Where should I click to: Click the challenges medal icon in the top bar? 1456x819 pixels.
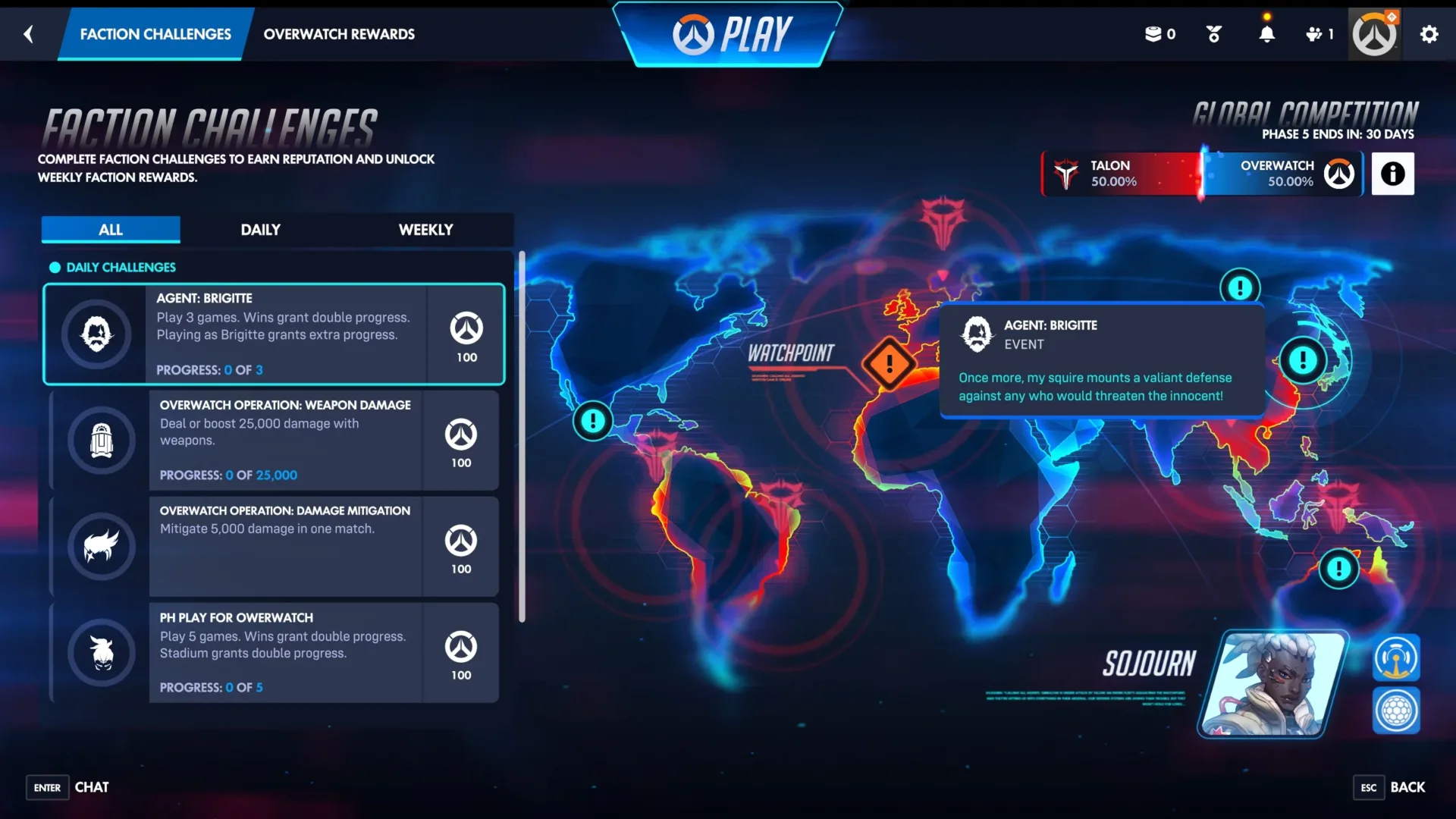1213,33
